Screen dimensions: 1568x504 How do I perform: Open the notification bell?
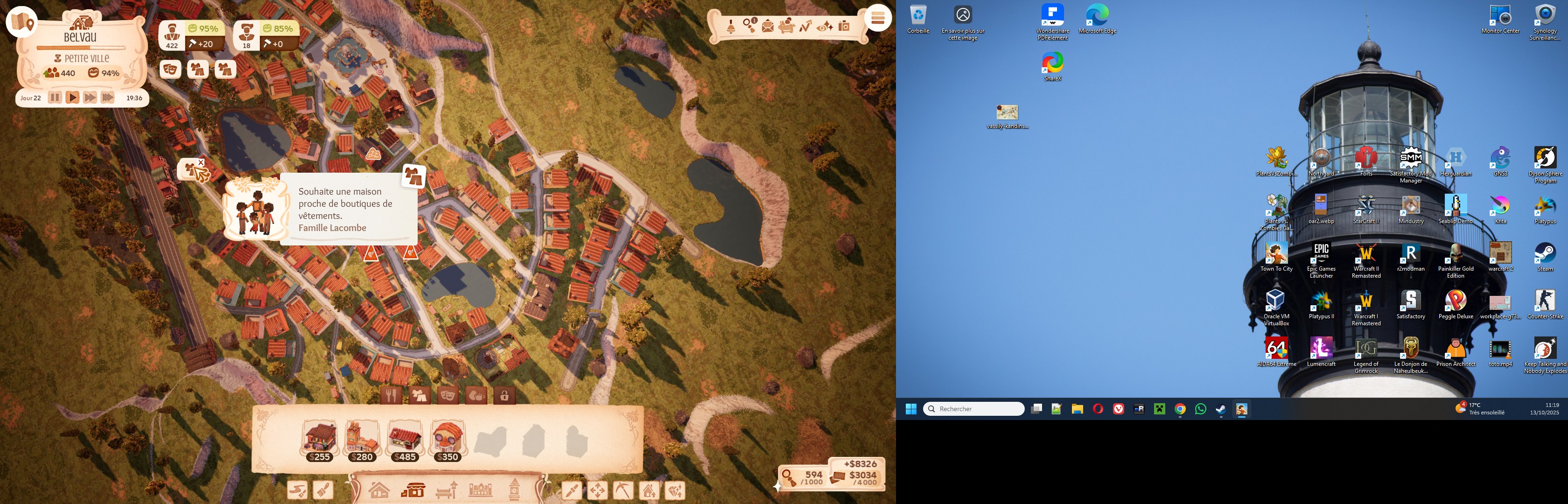(x=731, y=27)
